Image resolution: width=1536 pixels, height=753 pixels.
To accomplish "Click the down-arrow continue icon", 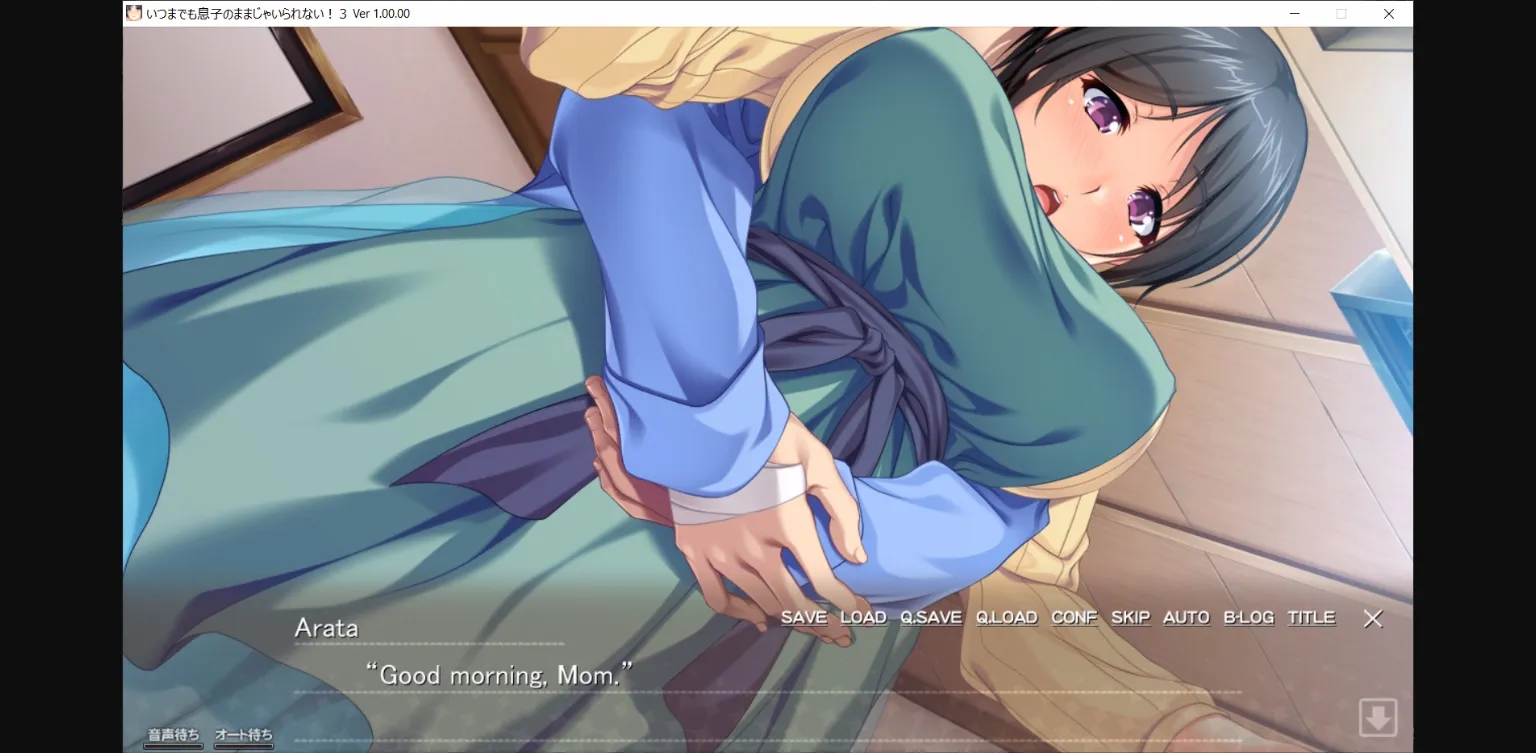I will (x=1378, y=716).
